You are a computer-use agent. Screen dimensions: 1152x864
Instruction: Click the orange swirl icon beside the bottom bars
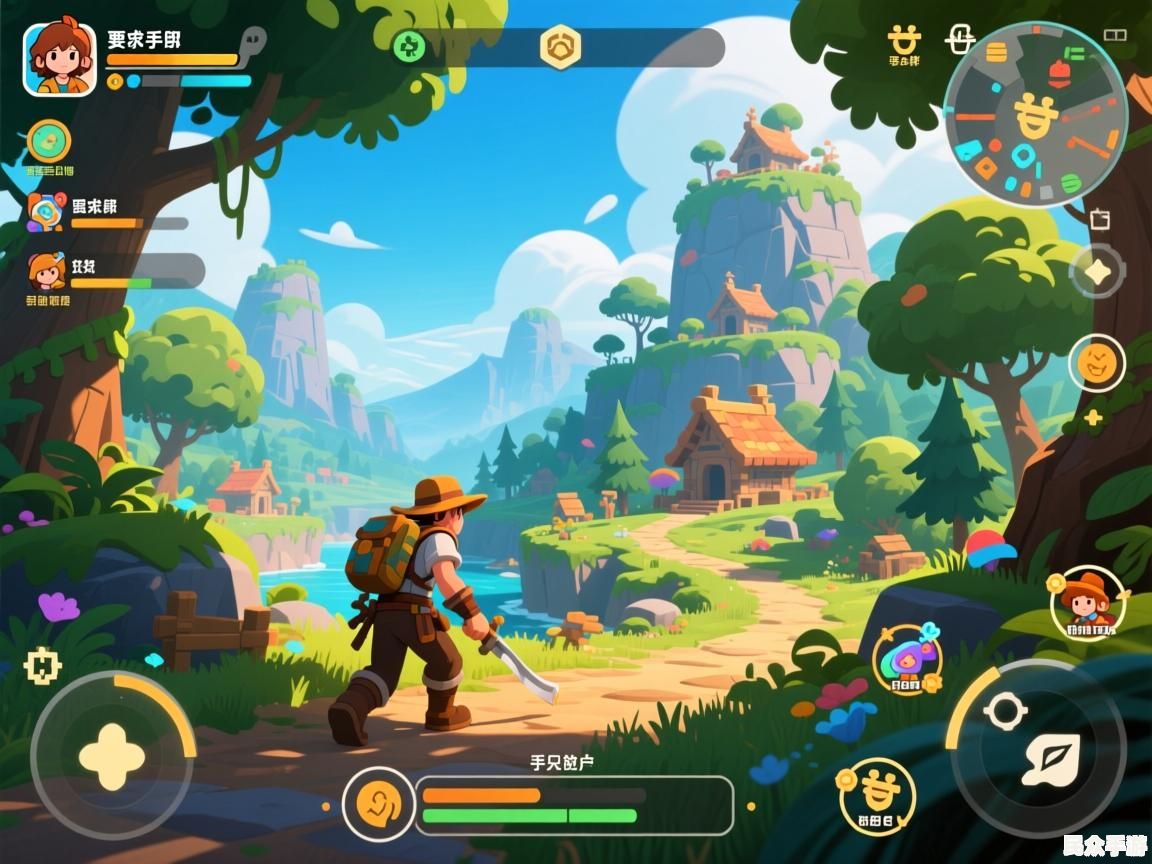[378, 804]
